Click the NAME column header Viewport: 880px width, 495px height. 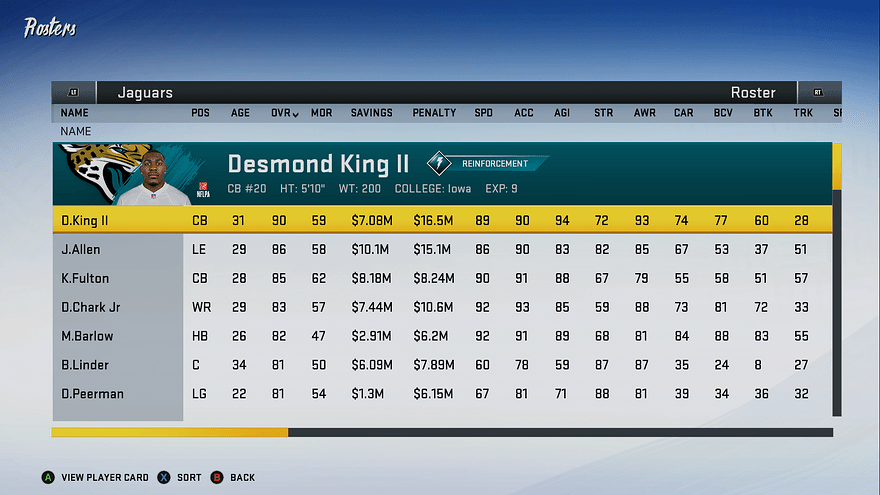coord(74,113)
